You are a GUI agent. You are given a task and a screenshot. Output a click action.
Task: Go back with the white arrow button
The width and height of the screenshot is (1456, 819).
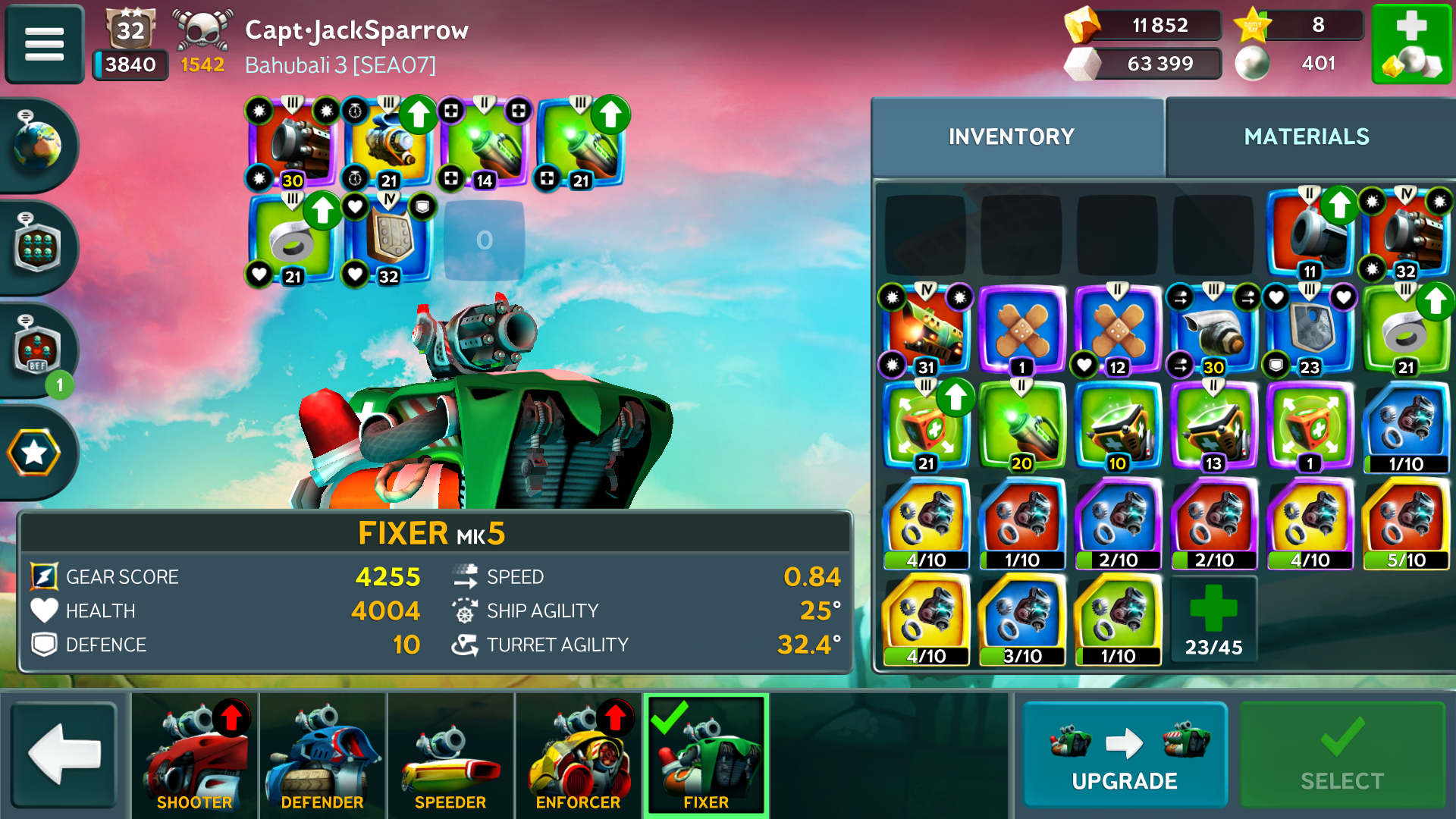pos(64,754)
